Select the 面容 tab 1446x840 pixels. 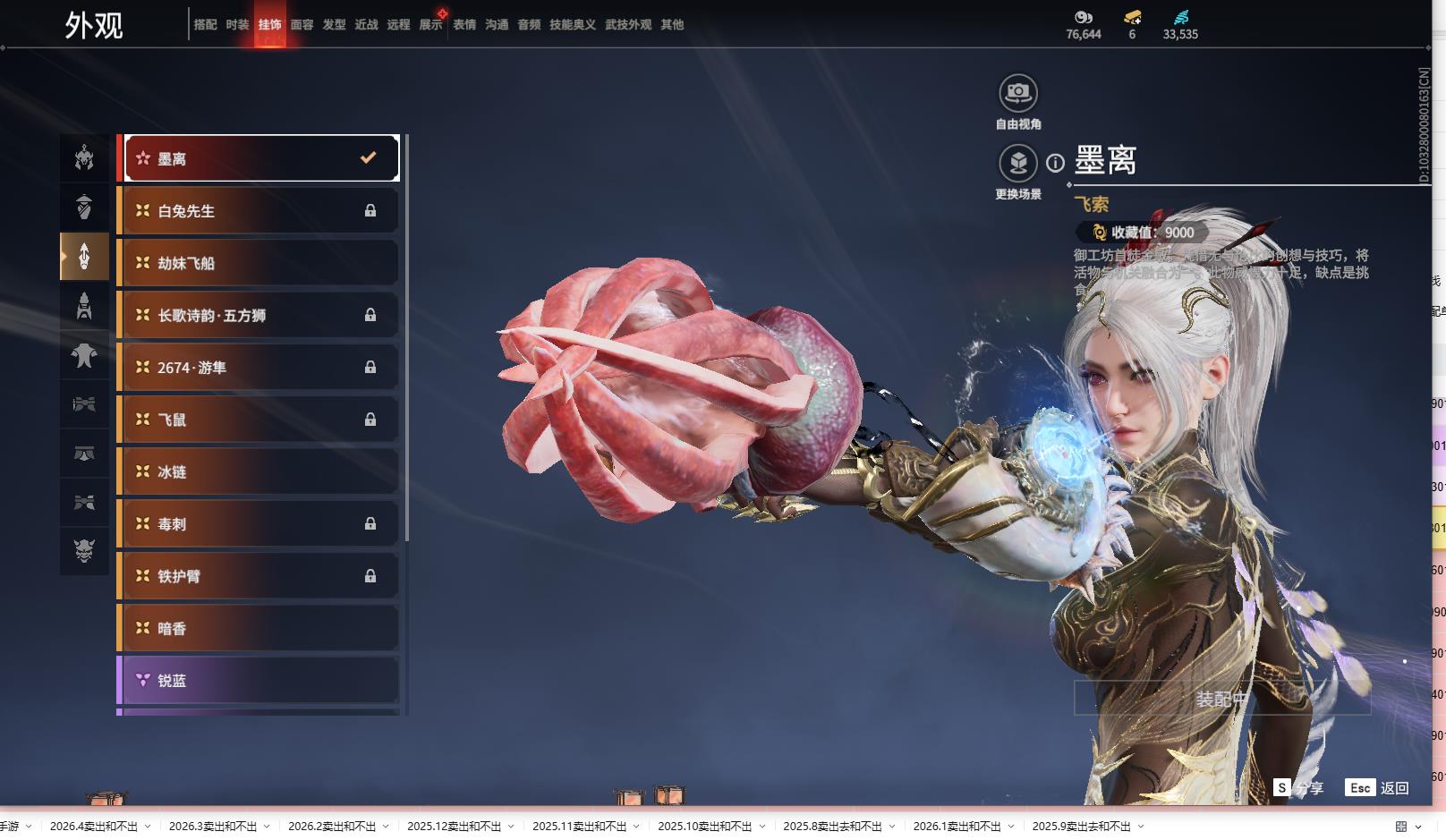[x=302, y=25]
